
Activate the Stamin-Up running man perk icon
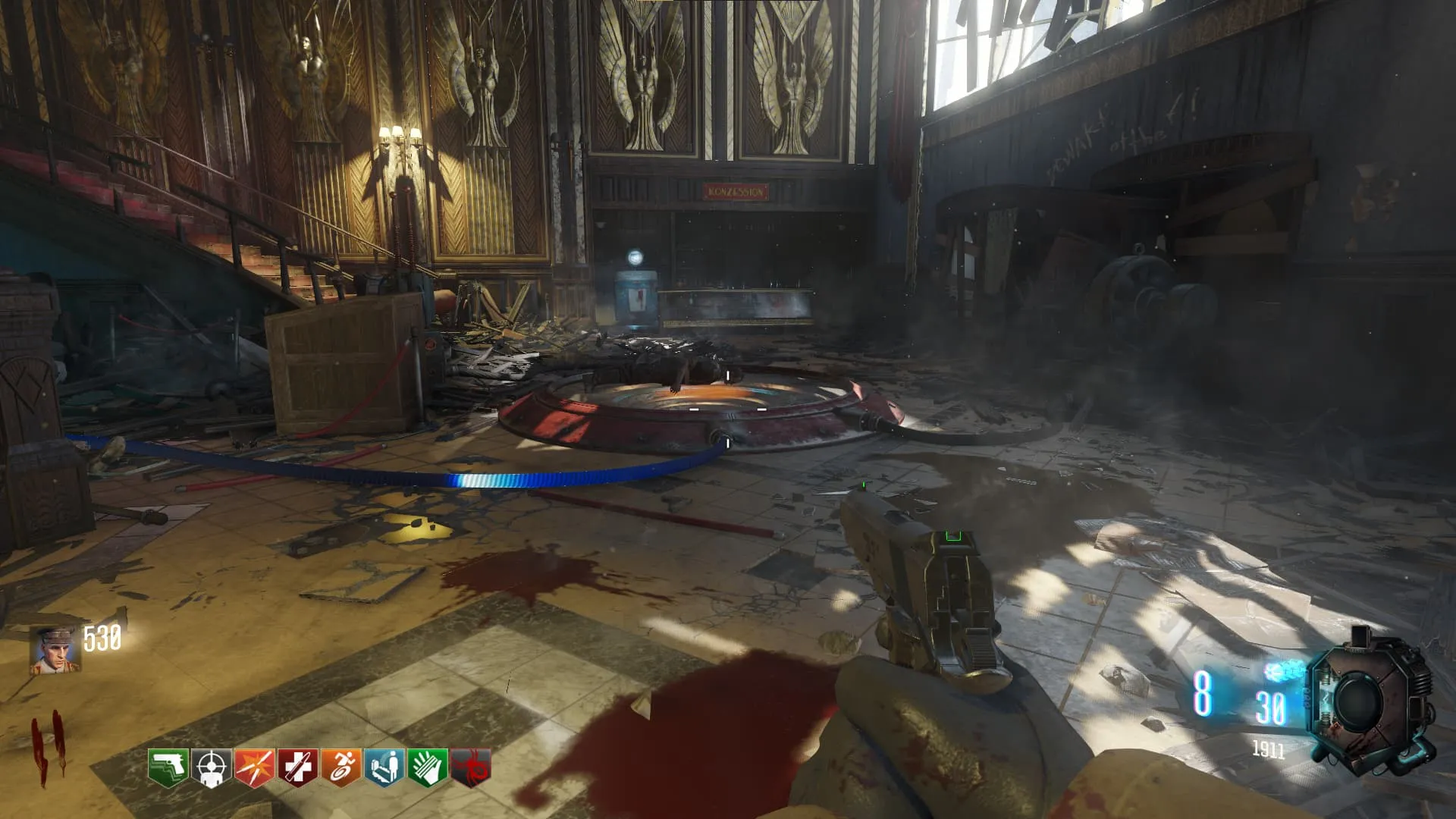pos(340,767)
